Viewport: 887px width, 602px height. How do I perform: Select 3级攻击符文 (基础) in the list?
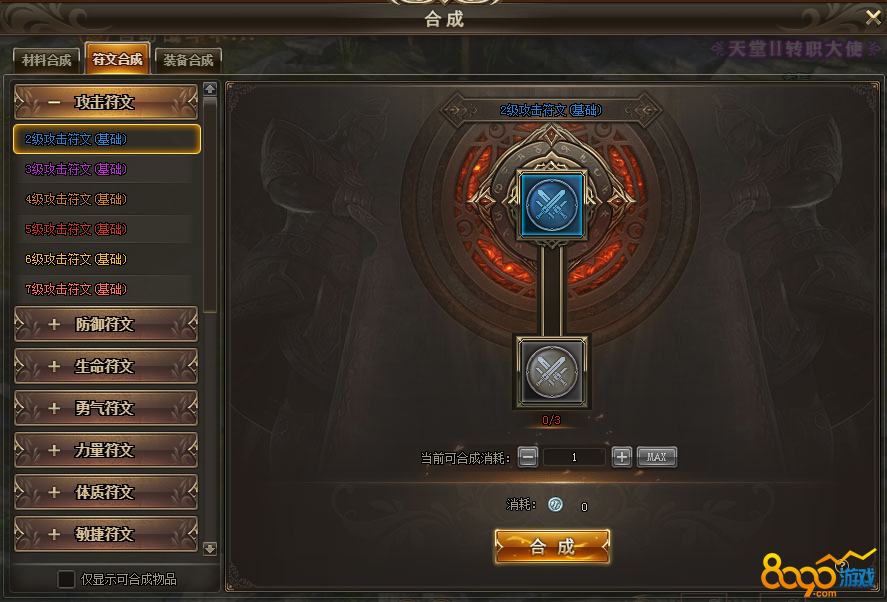(x=77, y=169)
